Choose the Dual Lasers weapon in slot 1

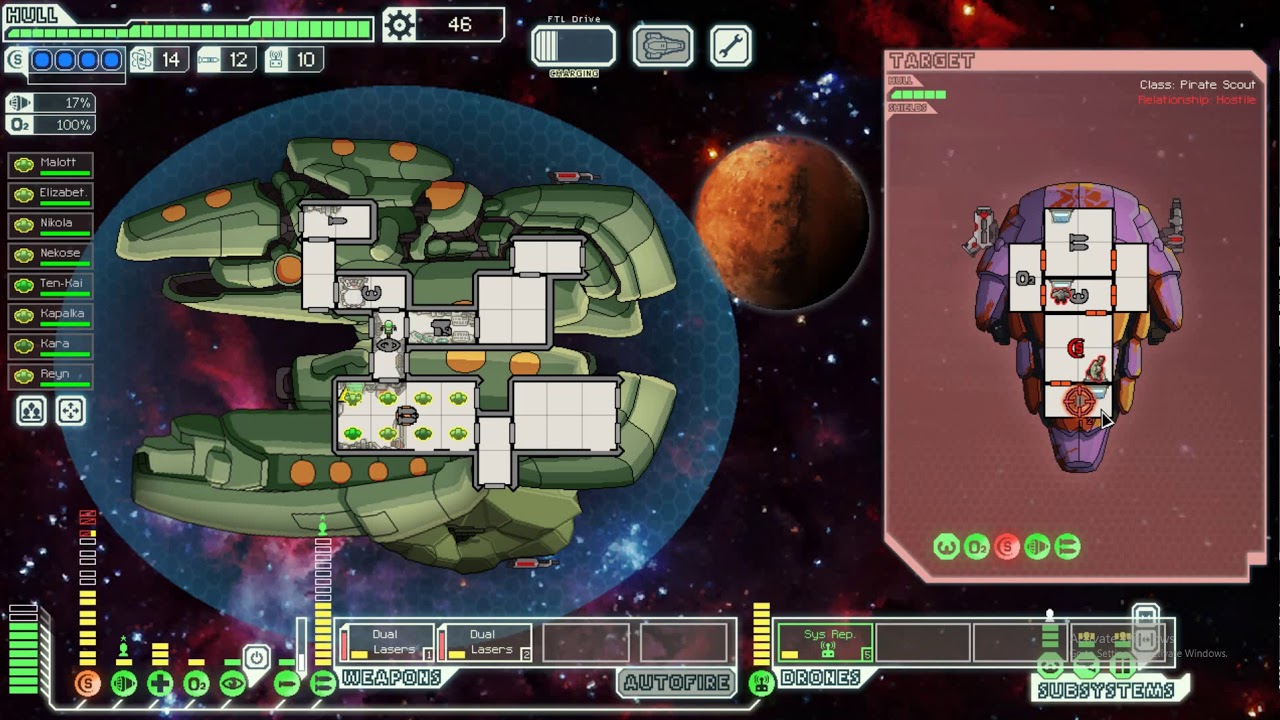coord(387,642)
